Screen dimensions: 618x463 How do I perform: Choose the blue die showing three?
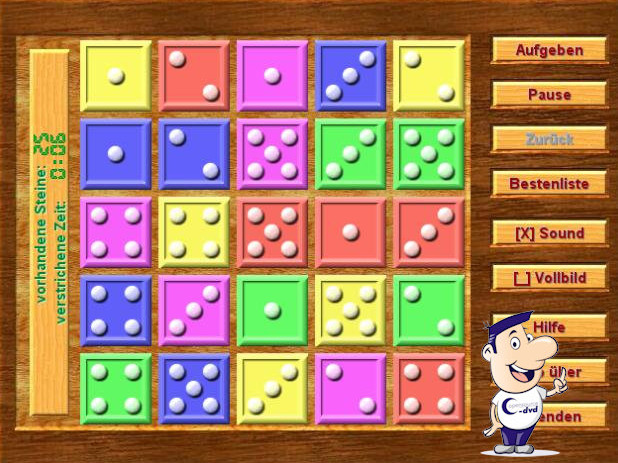pyautogui.click(x=350, y=76)
